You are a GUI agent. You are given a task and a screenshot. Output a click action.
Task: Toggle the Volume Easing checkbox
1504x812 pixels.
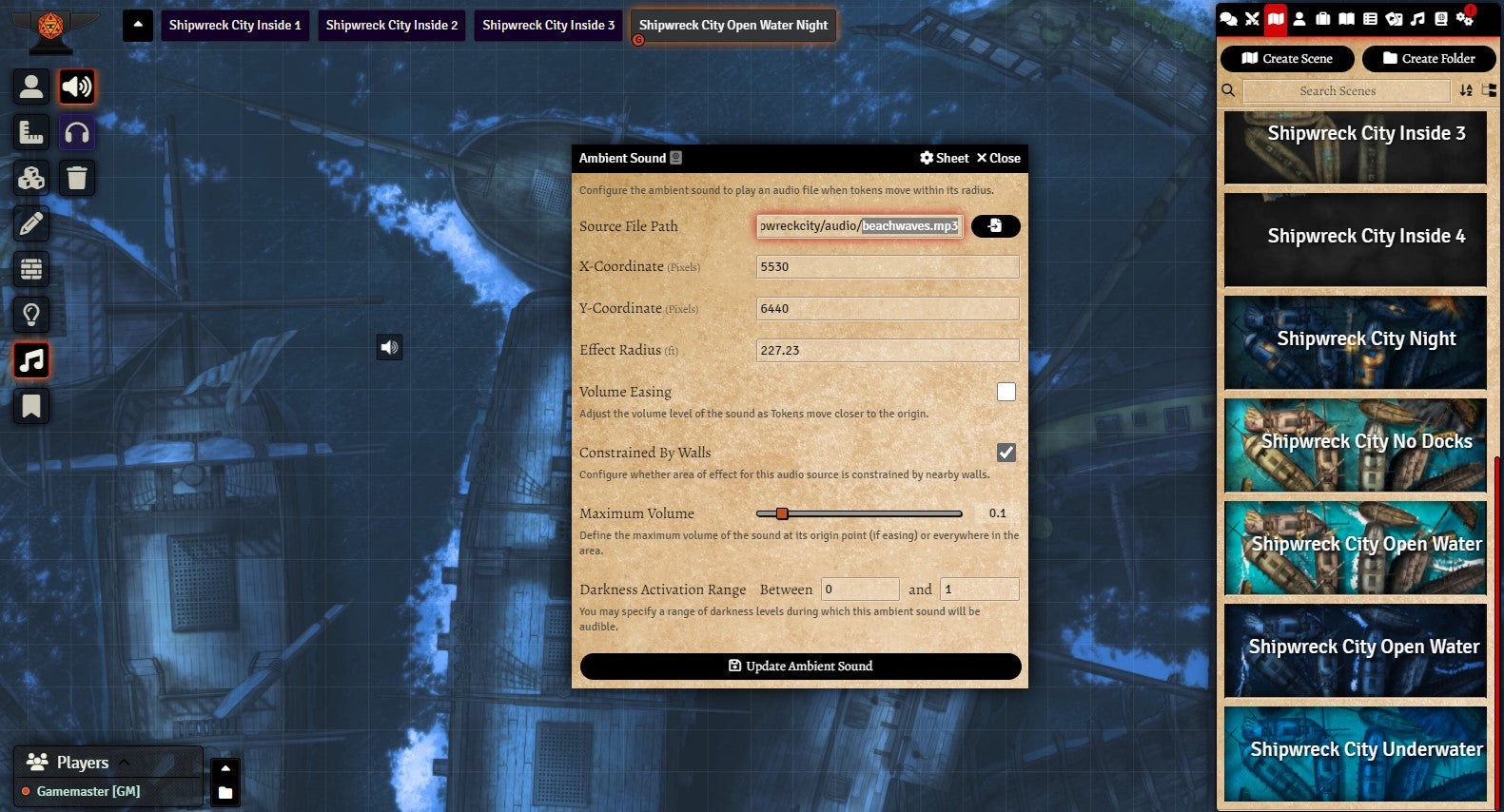point(1006,392)
